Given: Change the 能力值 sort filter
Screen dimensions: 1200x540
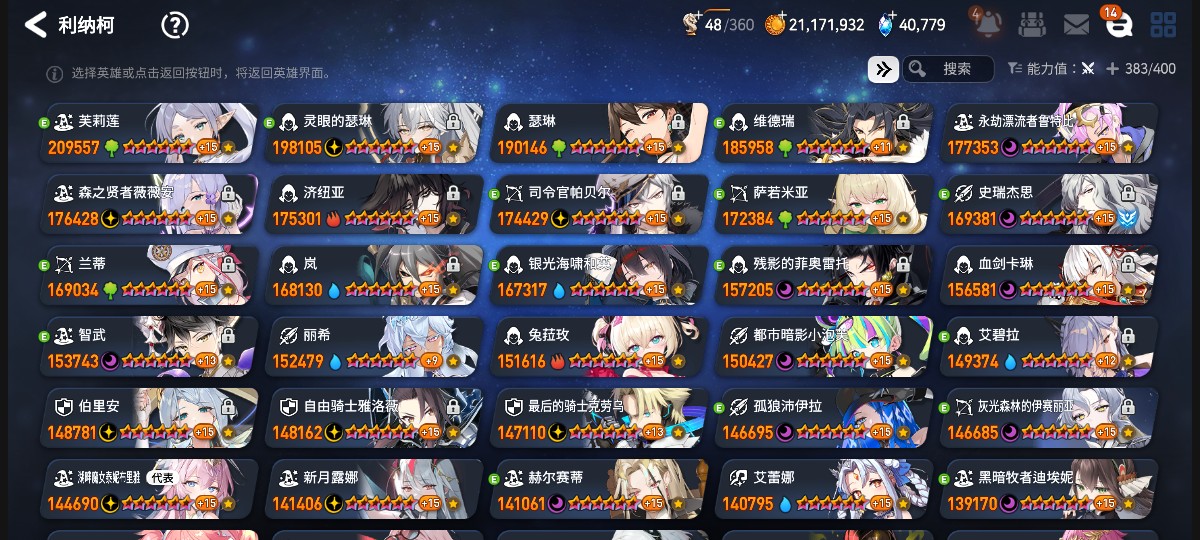Looking at the screenshot, I should click(1051, 69).
